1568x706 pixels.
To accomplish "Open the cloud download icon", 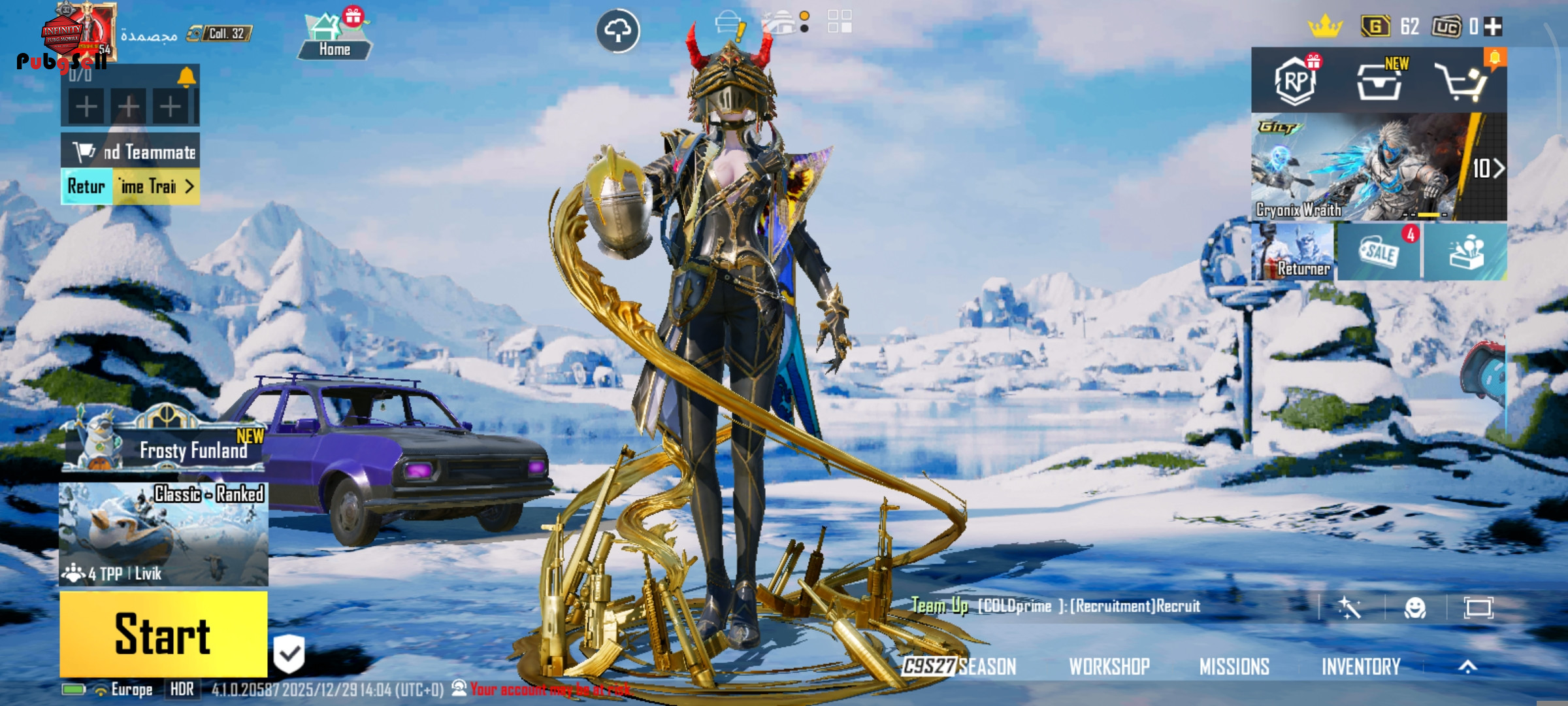I will point(617,31).
